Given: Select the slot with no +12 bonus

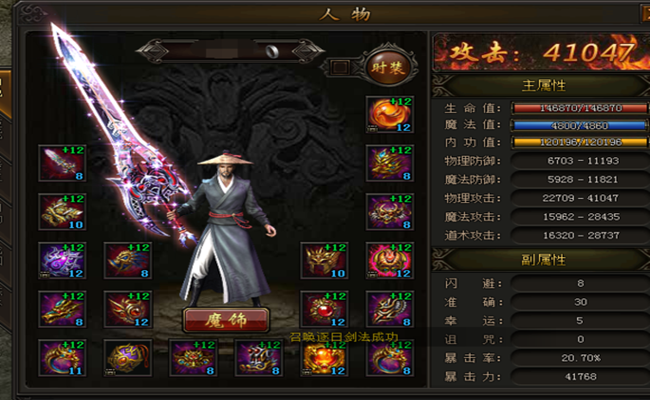Looking at the screenshot, I should [122, 357].
